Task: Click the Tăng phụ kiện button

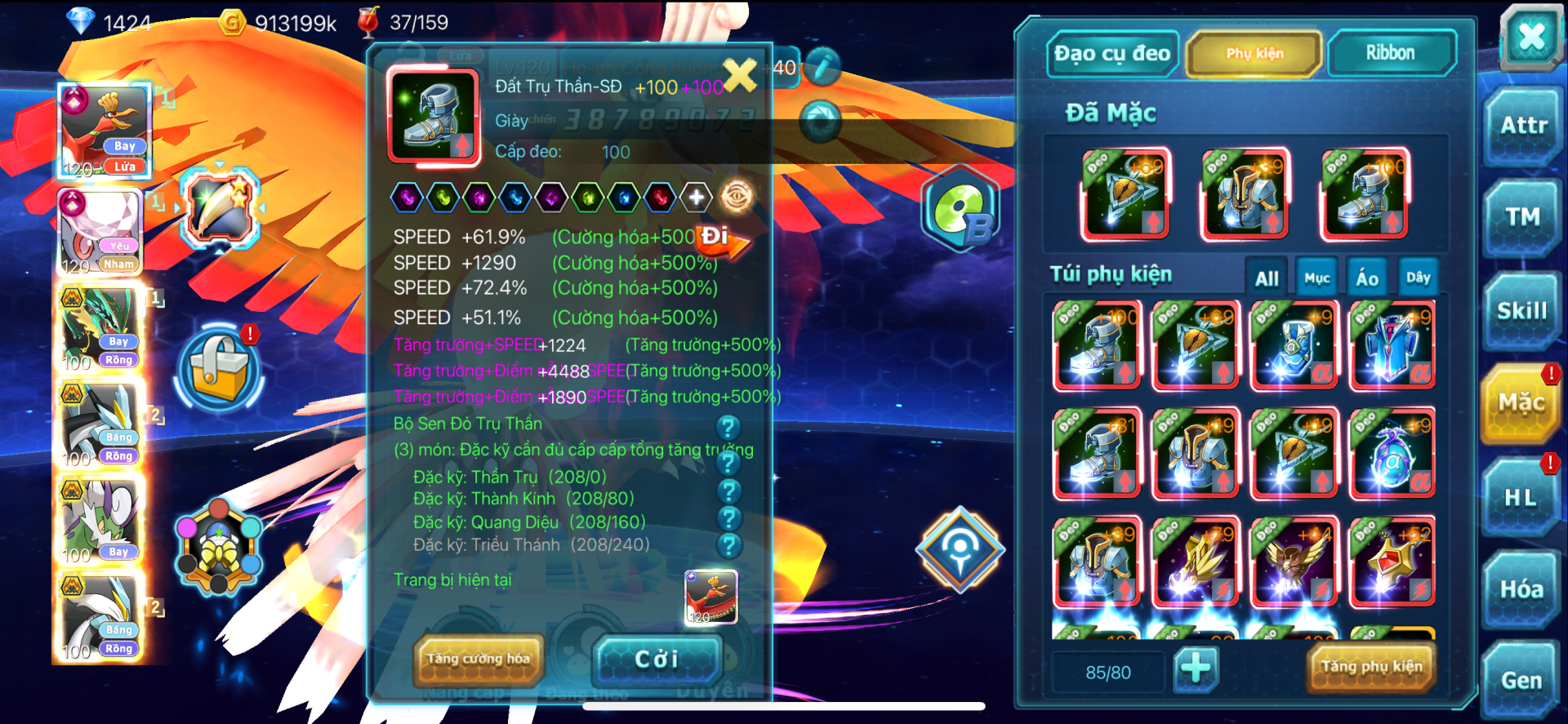Action: (1371, 667)
